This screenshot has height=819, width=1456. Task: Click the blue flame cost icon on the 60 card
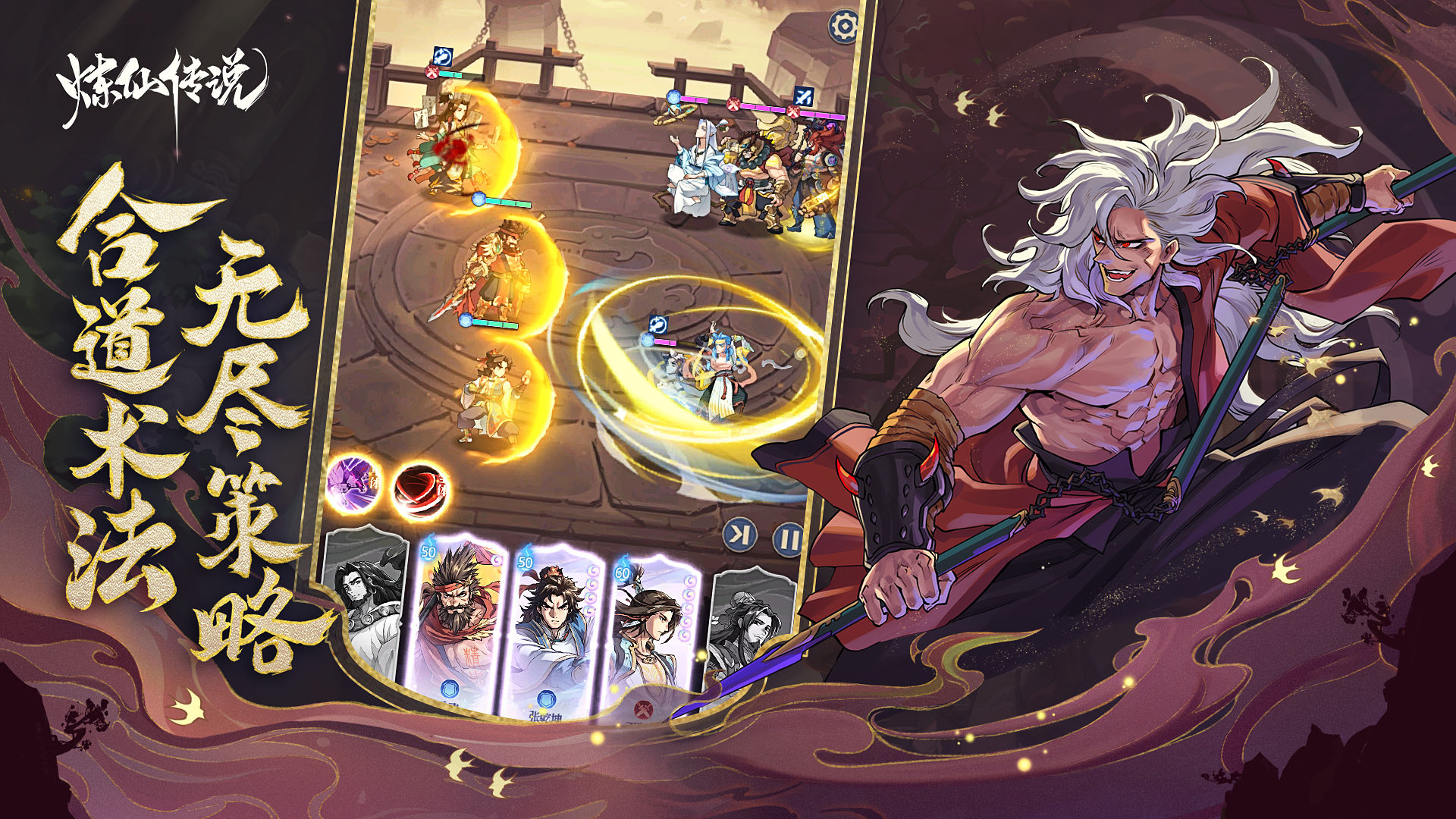click(x=621, y=573)
